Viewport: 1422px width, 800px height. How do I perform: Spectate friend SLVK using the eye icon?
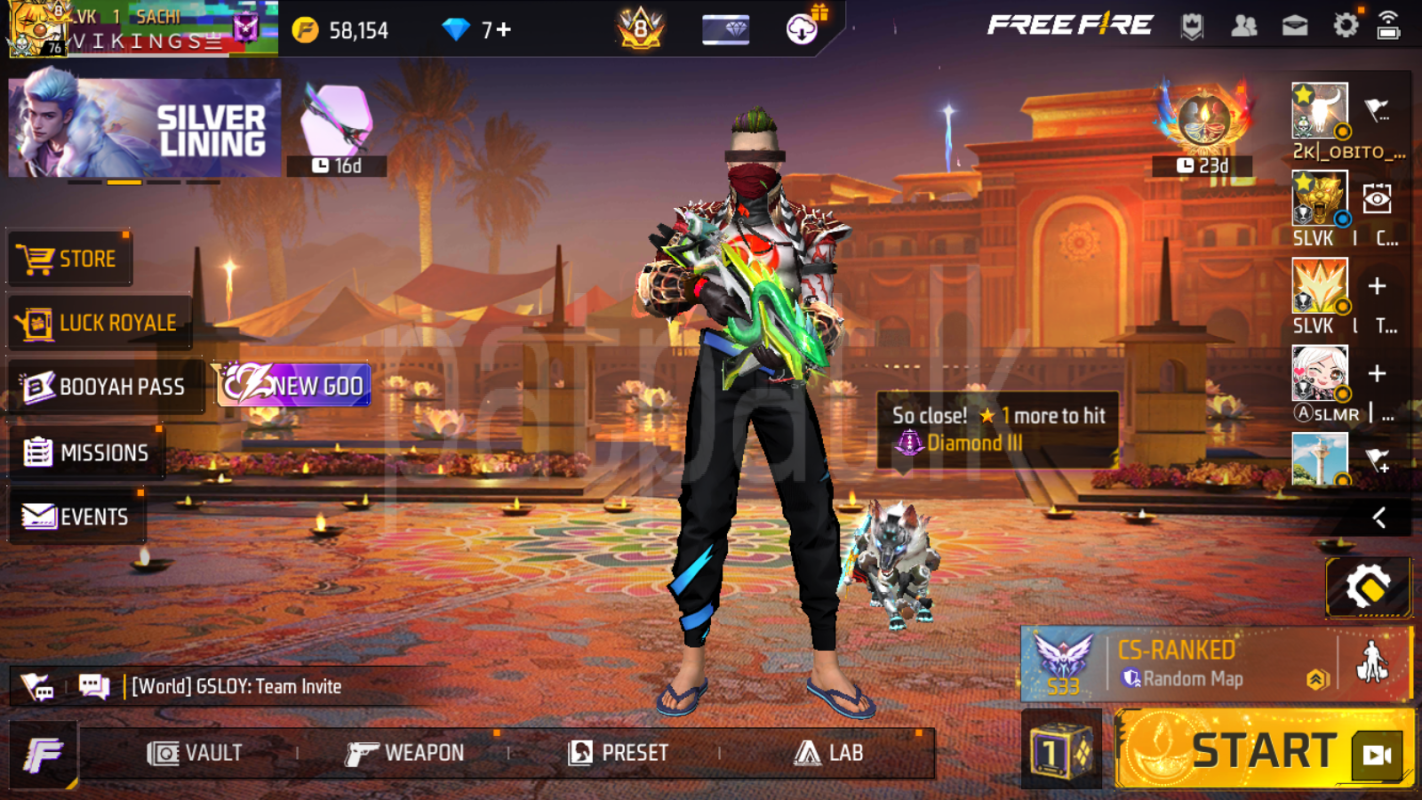point(1379,200)
